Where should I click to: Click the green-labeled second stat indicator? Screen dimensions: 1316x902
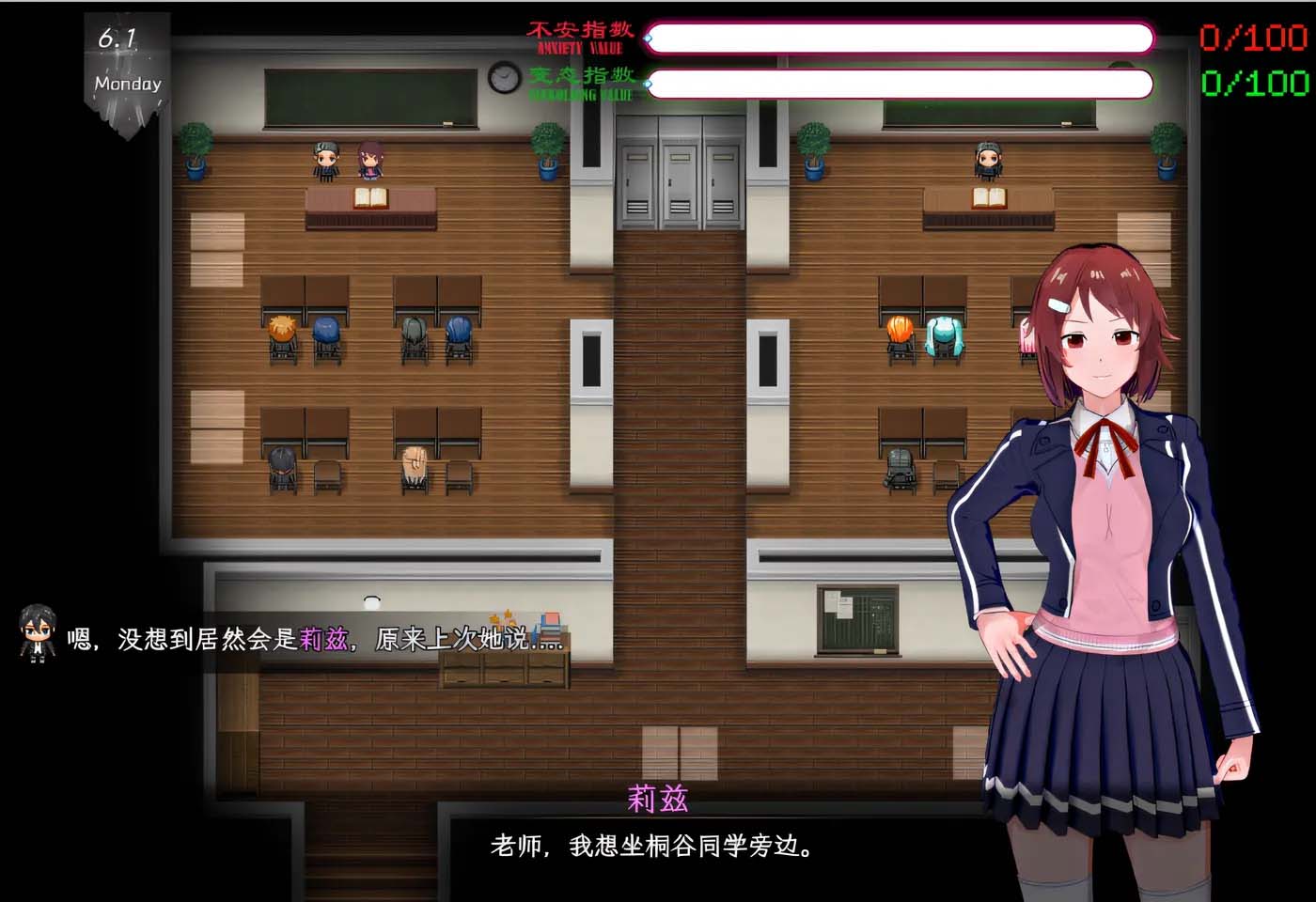(579, 85)
